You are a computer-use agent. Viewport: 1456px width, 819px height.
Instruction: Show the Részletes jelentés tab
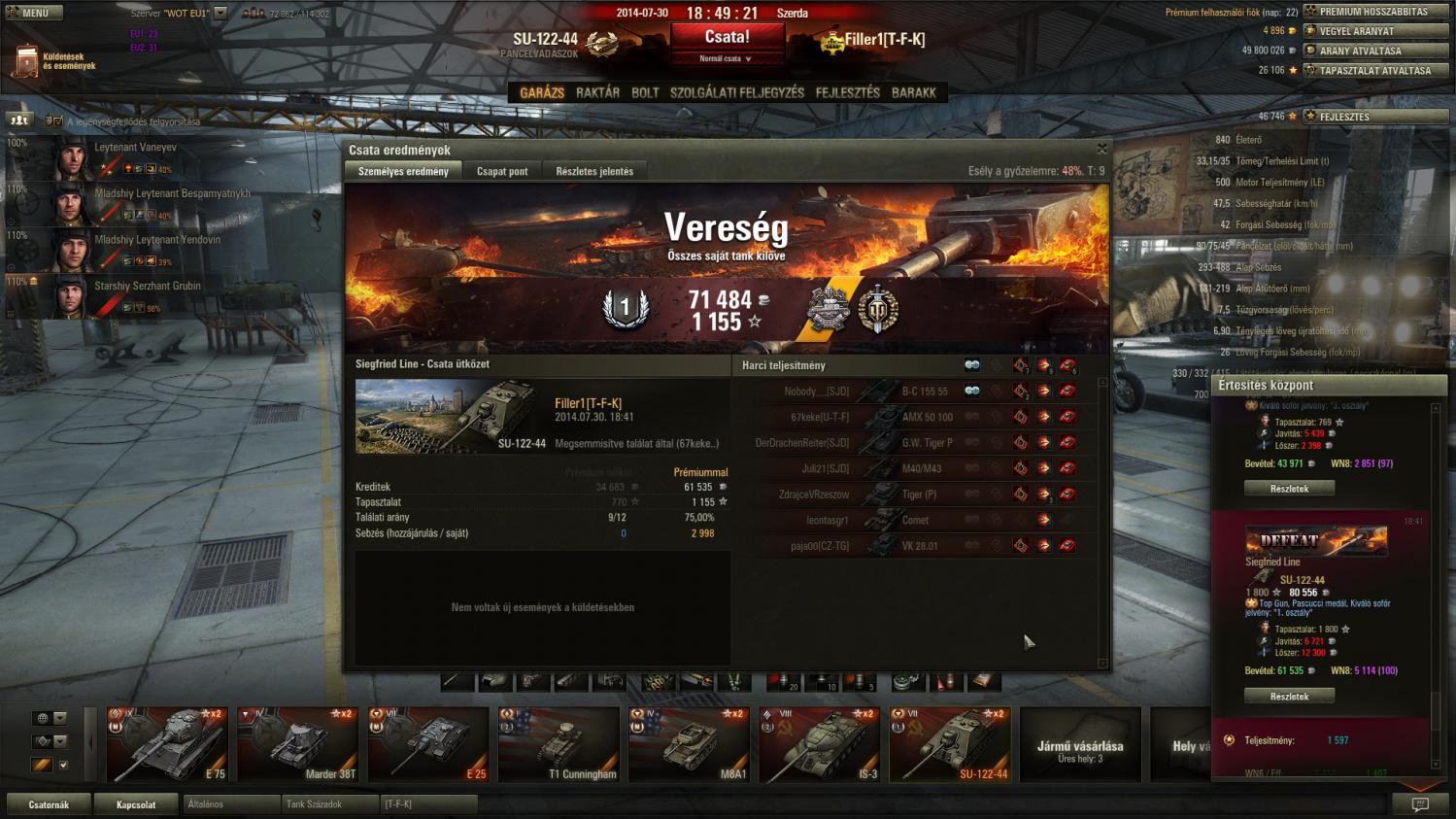(594, 172)
